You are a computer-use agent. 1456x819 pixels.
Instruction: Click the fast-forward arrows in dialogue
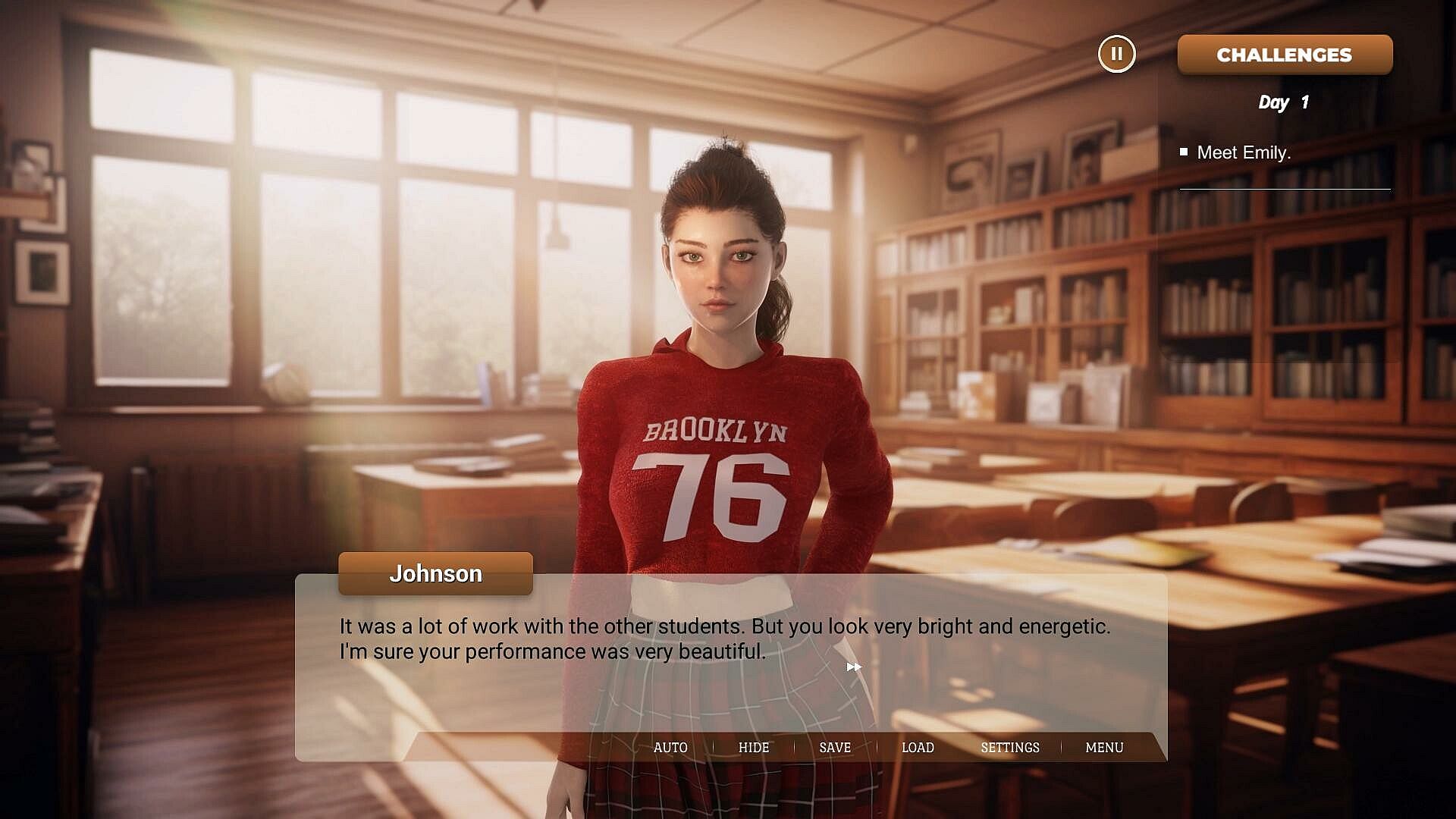pos(854,667)
